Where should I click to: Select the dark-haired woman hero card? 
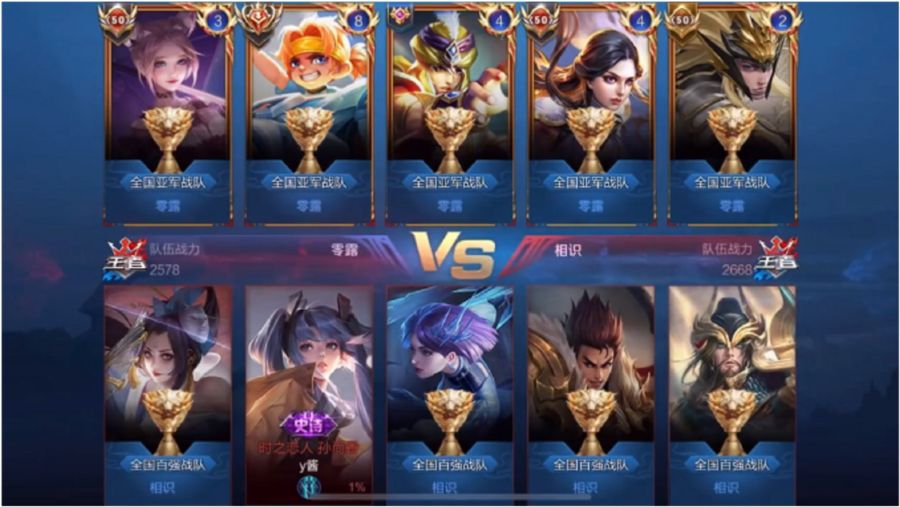592,115
